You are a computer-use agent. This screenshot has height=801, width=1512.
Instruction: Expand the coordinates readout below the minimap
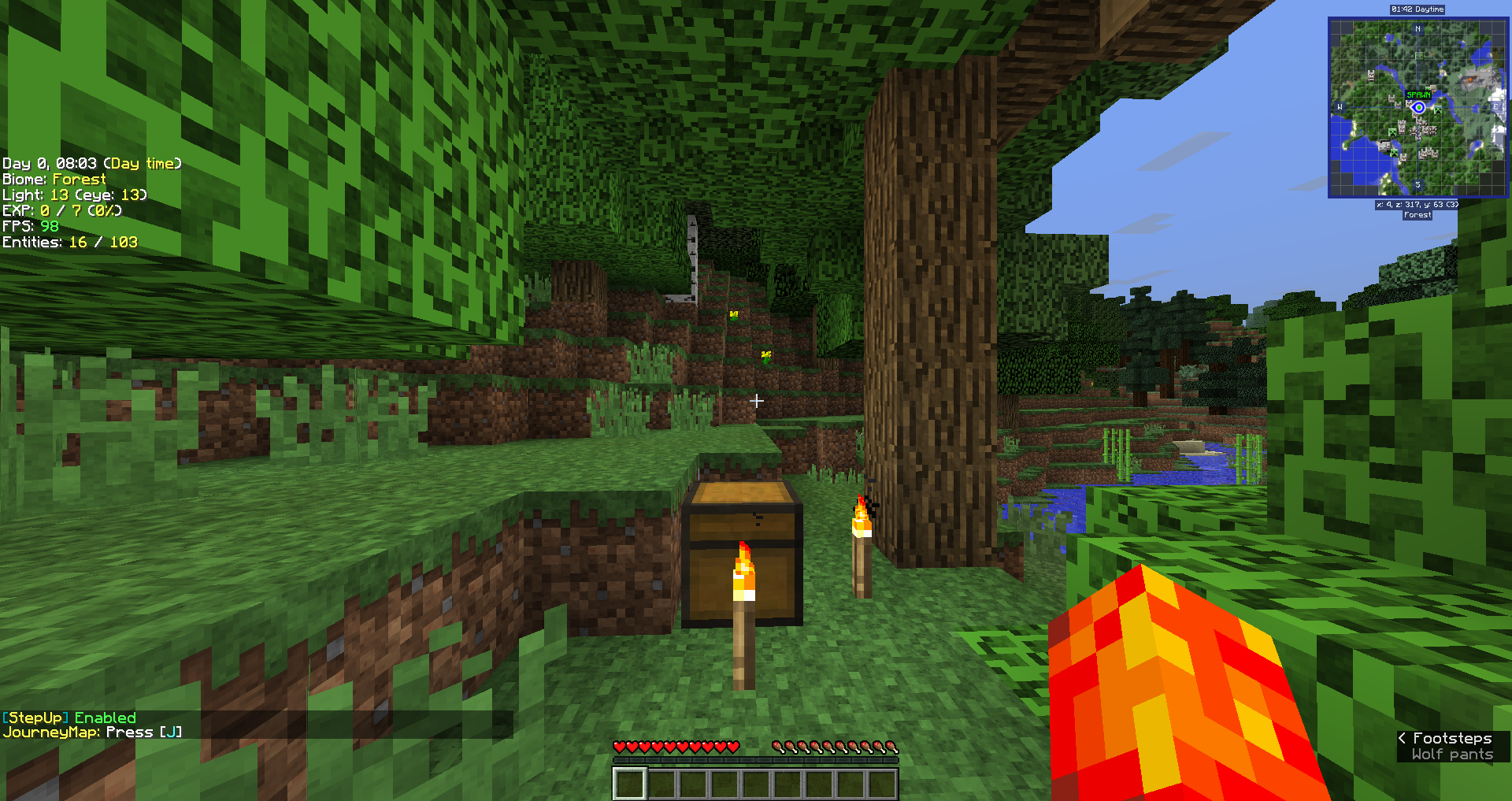tap(1417, 204)
